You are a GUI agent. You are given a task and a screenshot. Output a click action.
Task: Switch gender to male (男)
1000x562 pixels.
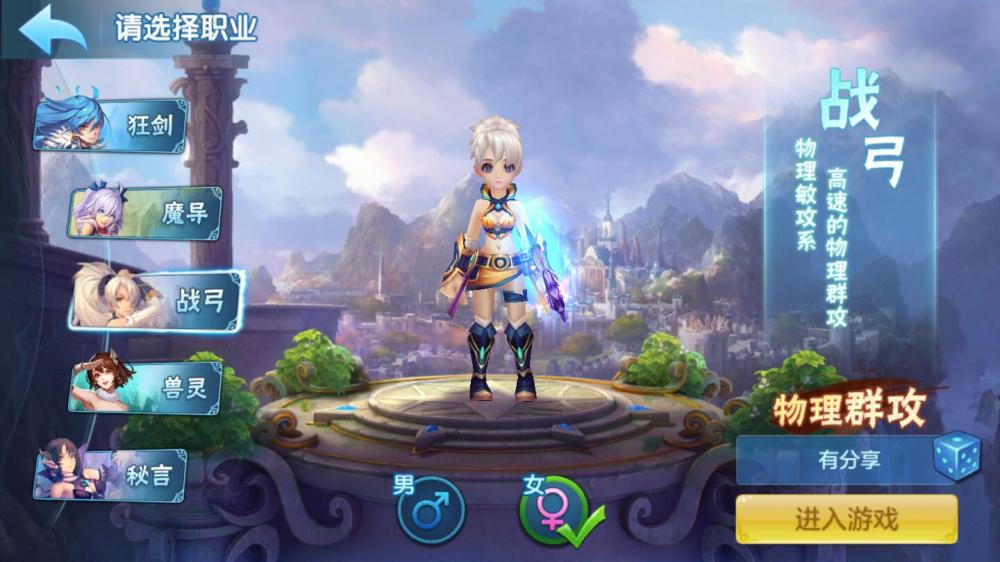pos(431,510)
